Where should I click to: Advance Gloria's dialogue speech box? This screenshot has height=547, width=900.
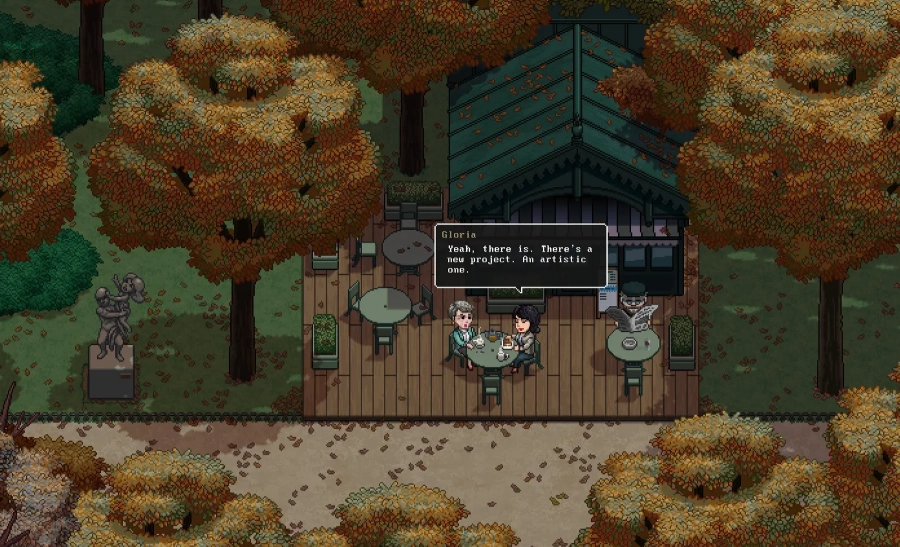(x=520, y=257)
